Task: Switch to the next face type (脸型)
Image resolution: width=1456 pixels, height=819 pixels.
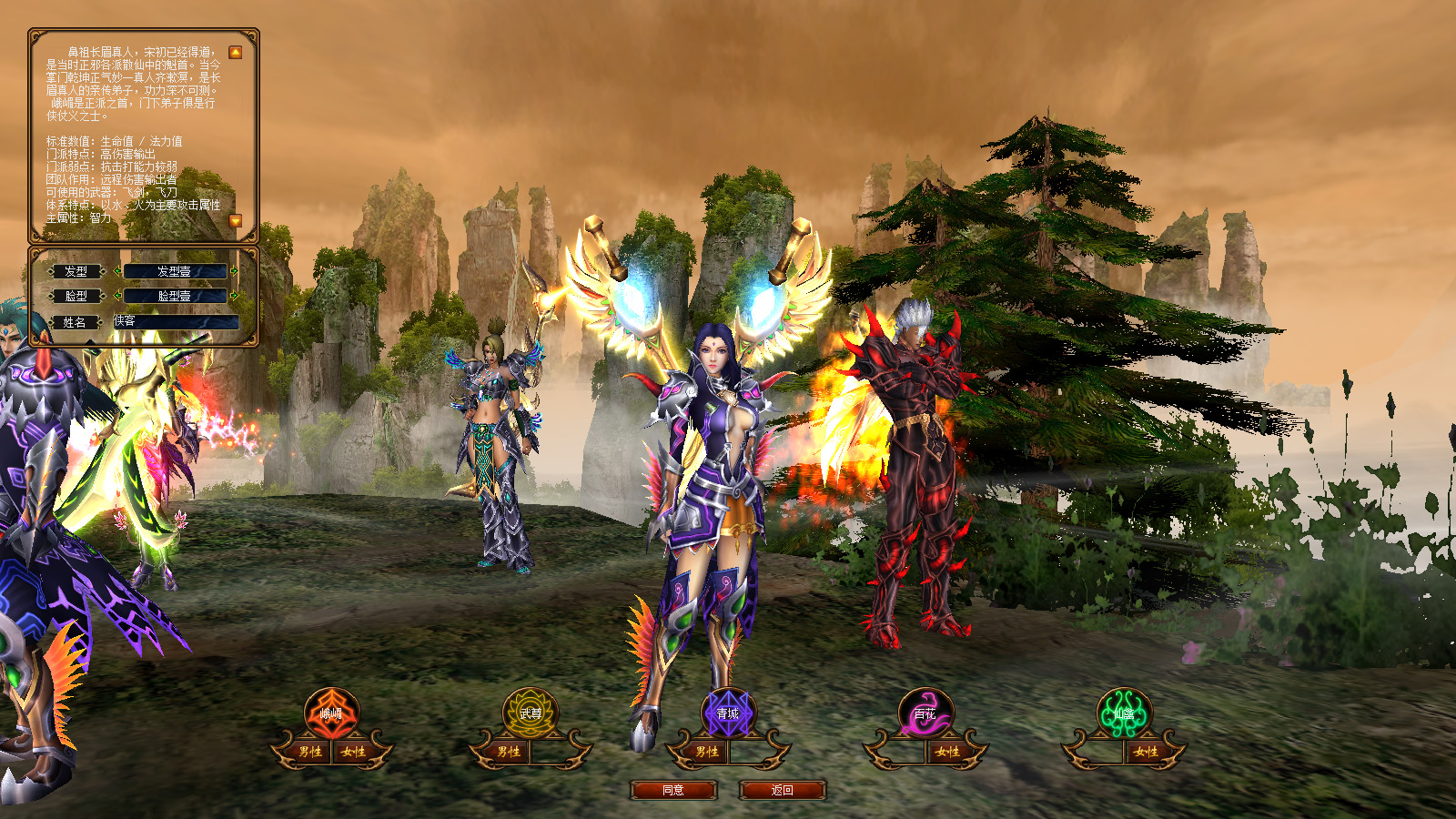Action: coord(234,296)
